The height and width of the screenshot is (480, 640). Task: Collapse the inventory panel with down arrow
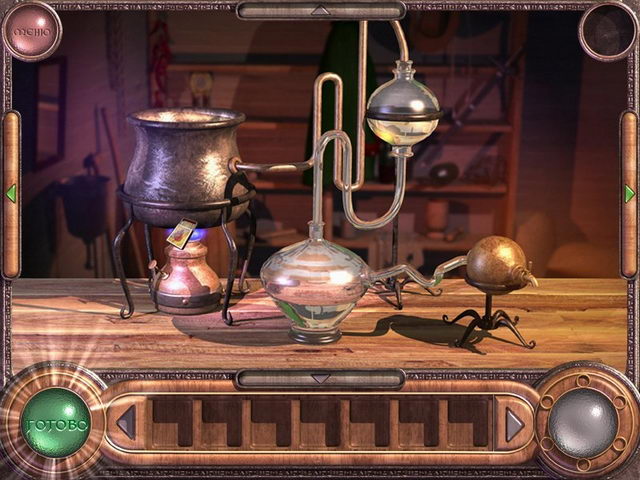pyautogui.click(x=319, y=379)
